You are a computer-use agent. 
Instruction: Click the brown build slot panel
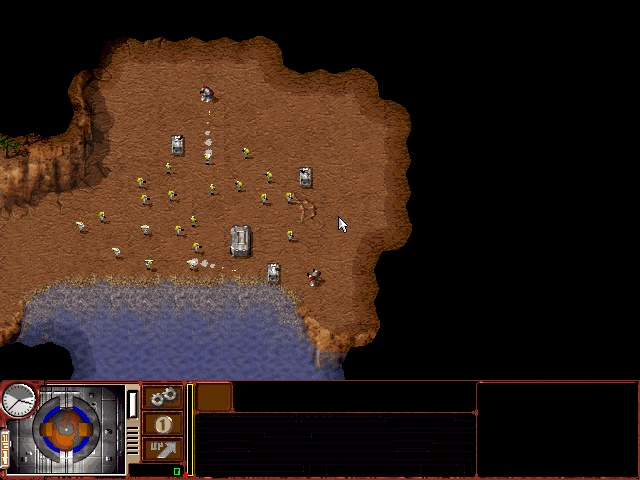tap(214, 397)
